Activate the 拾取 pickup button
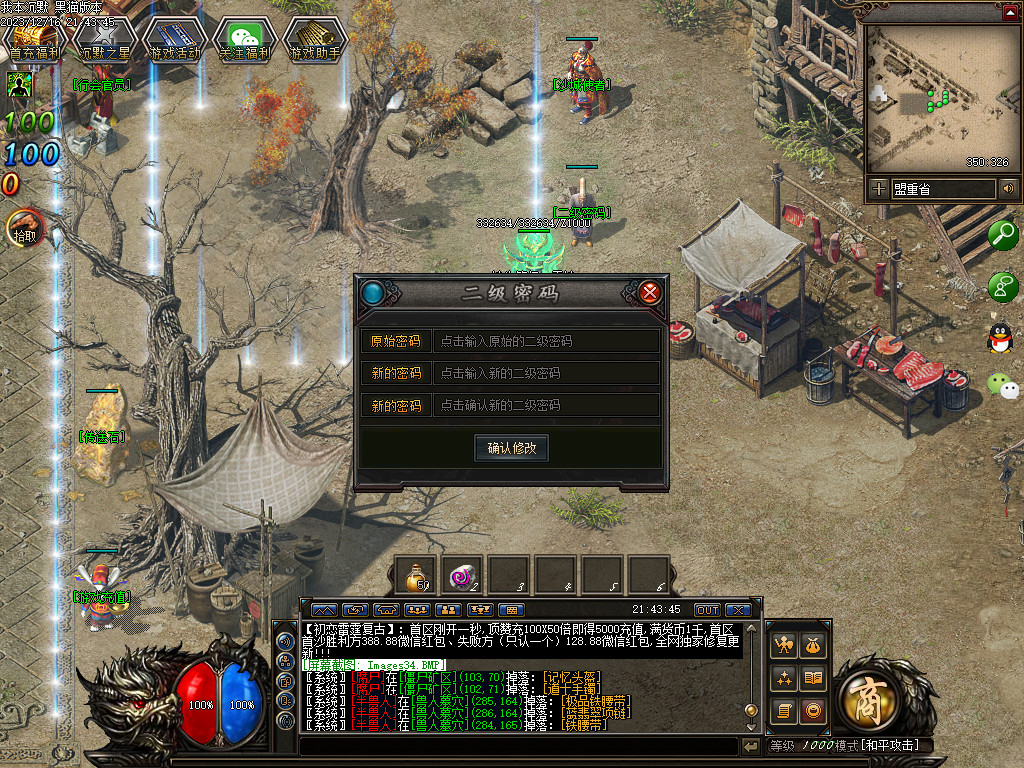Viewport: 1024px width, 768px height. click(24, 229)
